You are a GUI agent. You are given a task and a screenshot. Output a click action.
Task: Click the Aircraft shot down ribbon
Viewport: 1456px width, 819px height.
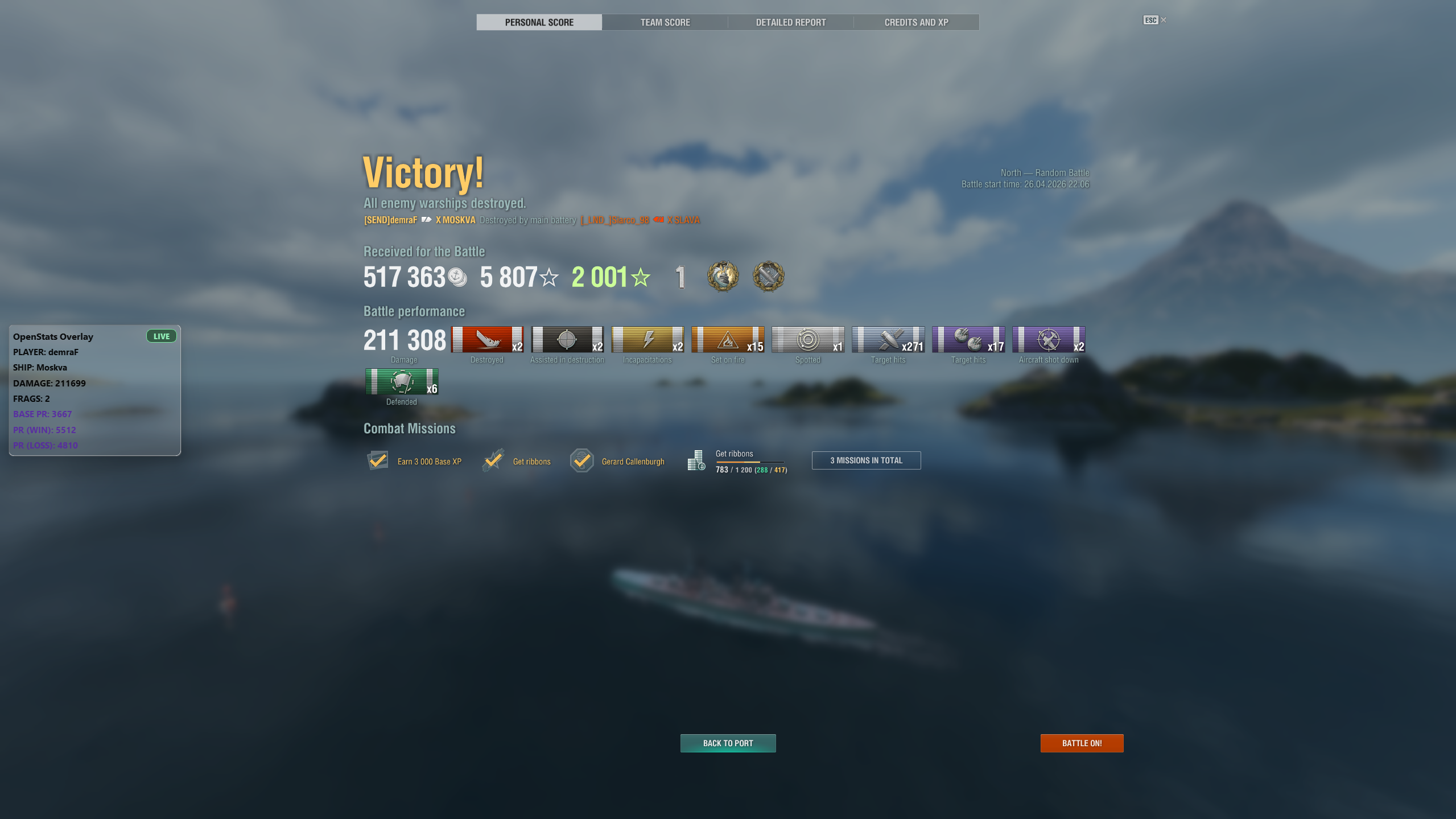[1048, 341]
